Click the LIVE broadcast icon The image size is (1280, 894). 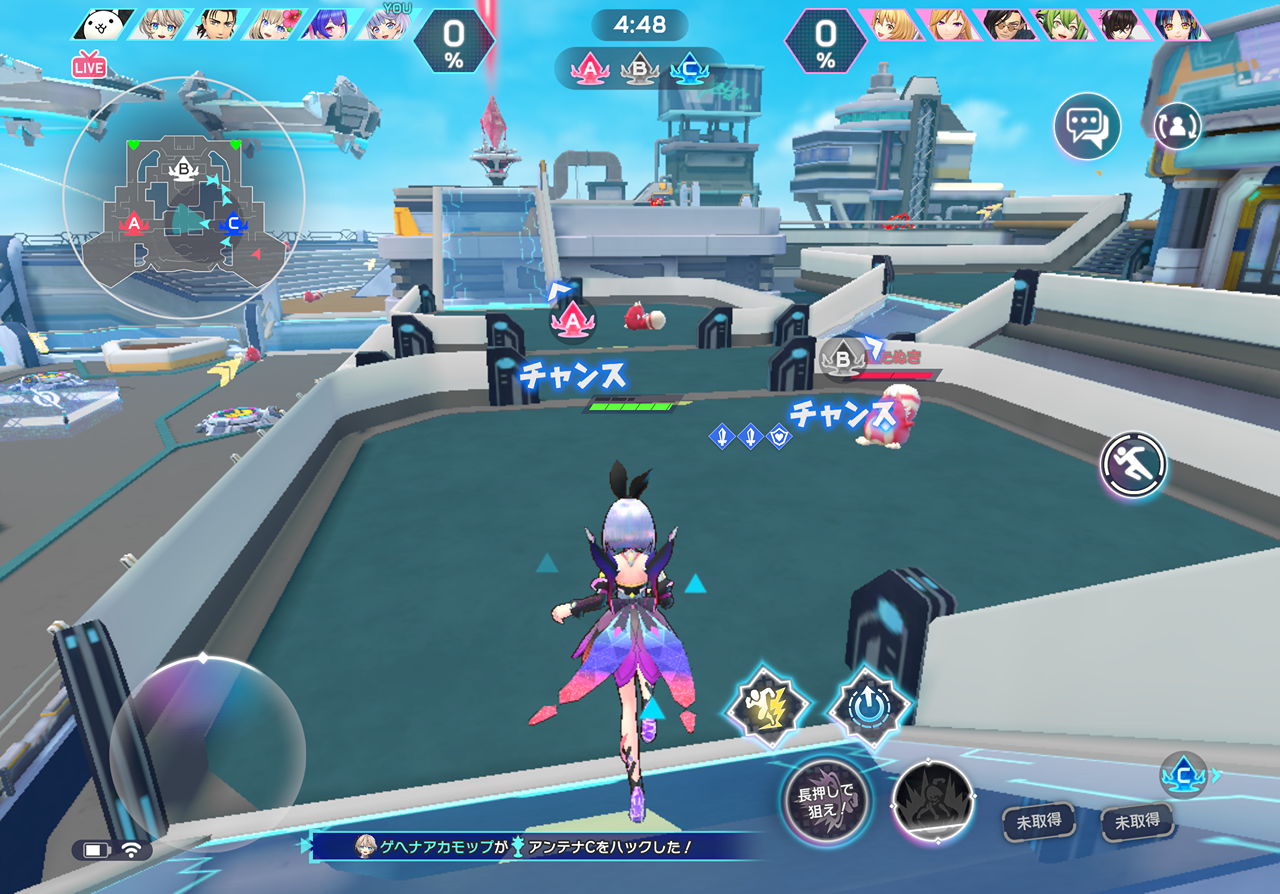click(89, 67)
